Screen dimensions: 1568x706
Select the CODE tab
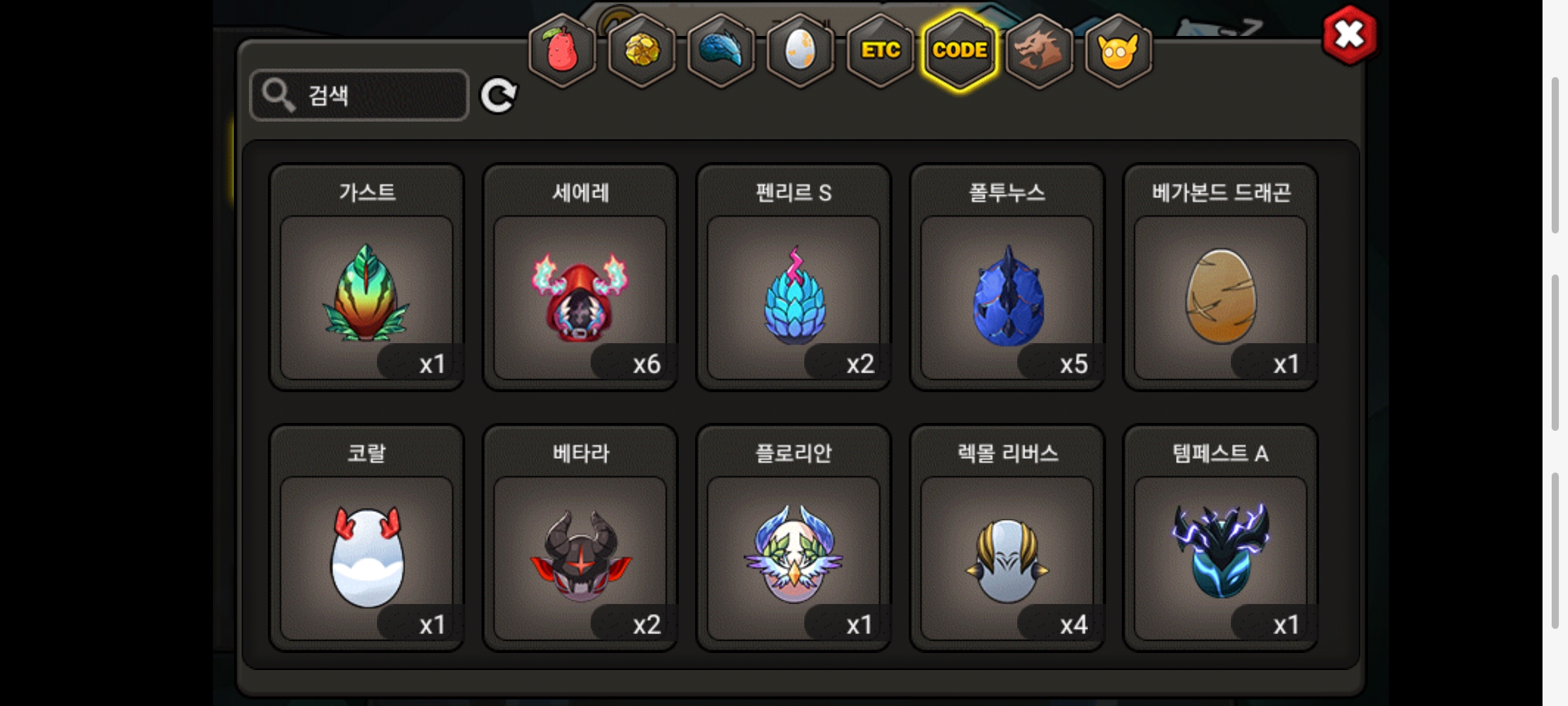coord(960,50)
